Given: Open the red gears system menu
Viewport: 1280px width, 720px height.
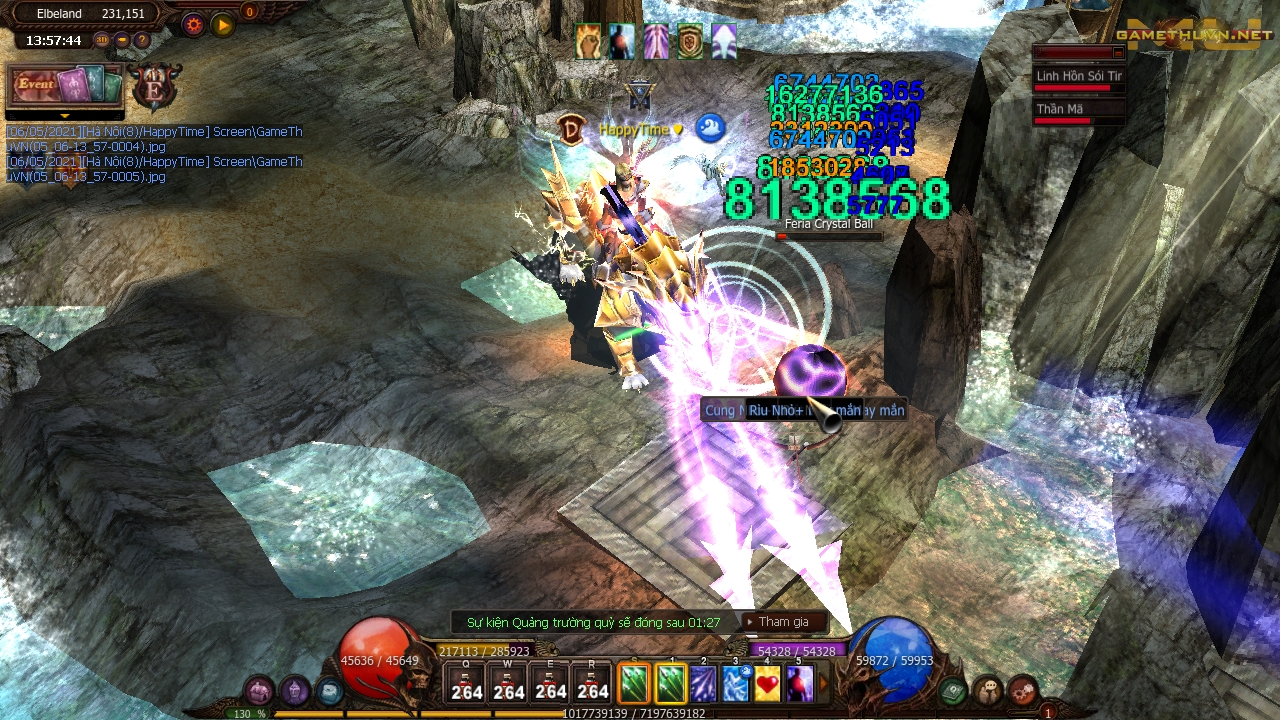Looking at the screenshot, I should [x=1022, y=690].
